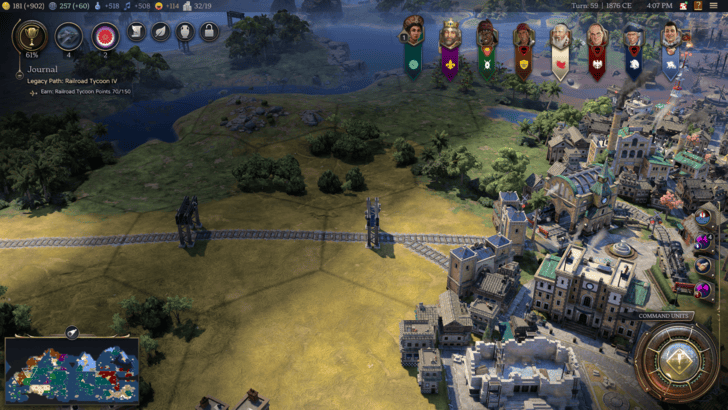Toggle the minimap lens button above the map
This screenshot has height=410, width=728.
(72, 332)
